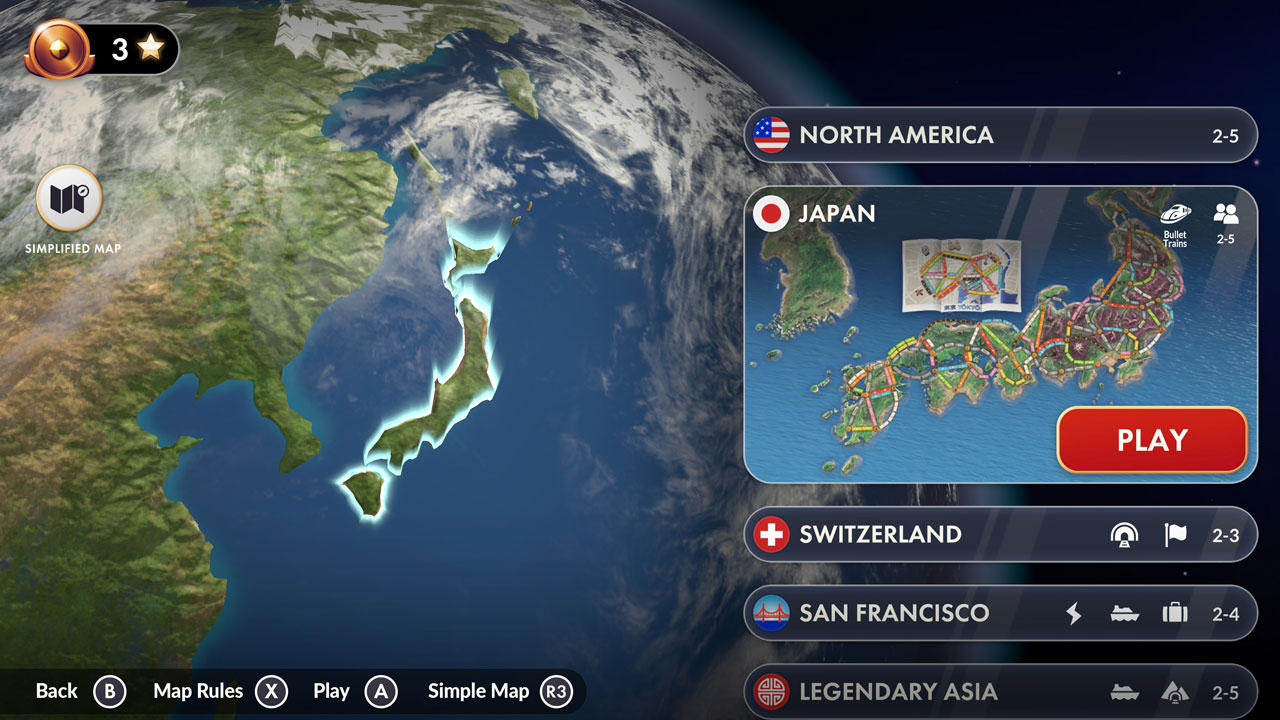Select the lightning icon on San Francisco row
Screen dimensions: 1280x720
tap(1073, 613)
